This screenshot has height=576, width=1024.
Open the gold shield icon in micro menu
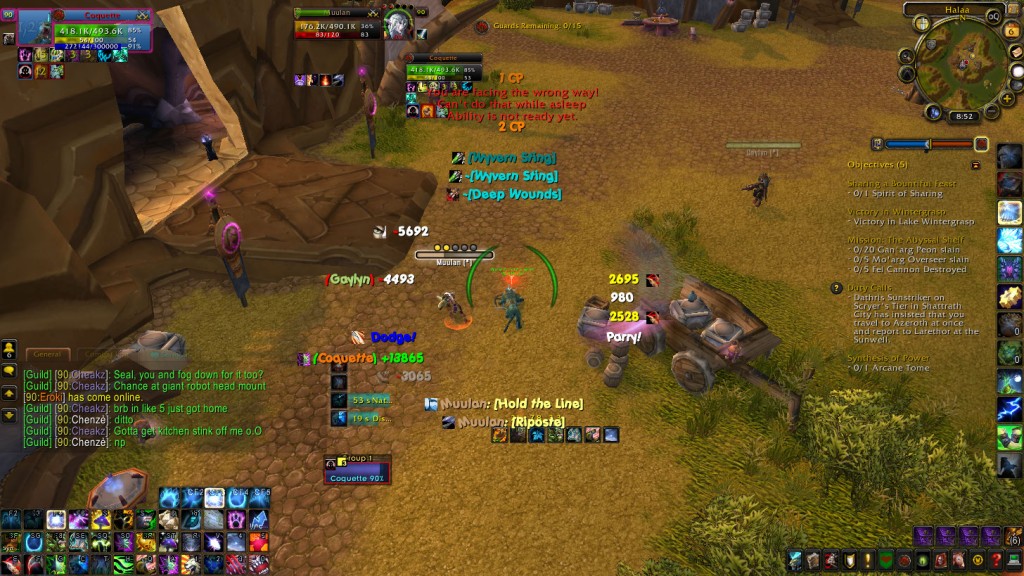[849, 560]
